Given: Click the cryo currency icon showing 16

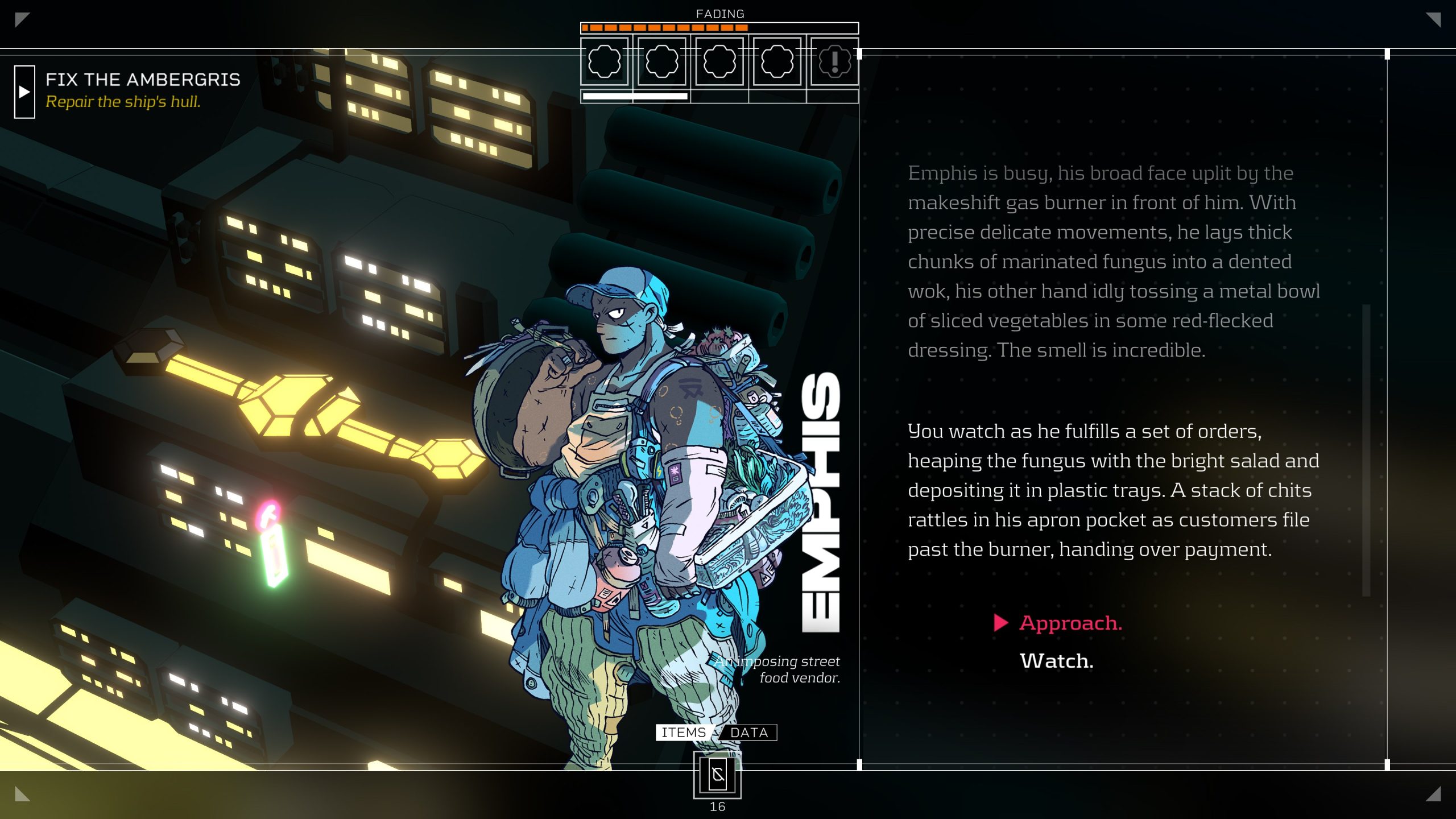Looking at the screenshot, I should tap(717, 775).
